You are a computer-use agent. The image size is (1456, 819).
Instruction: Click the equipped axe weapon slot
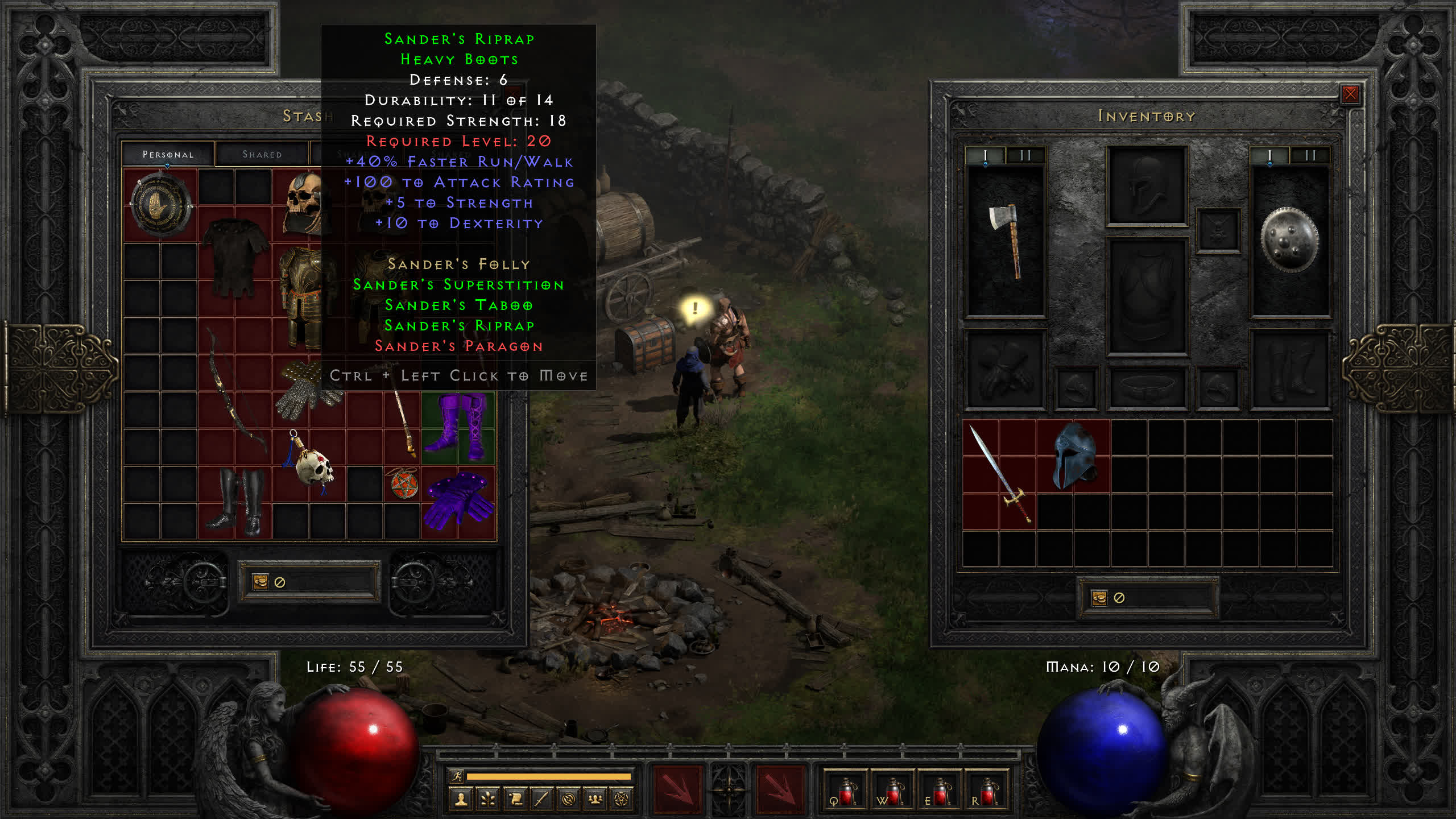point(1006,241)
